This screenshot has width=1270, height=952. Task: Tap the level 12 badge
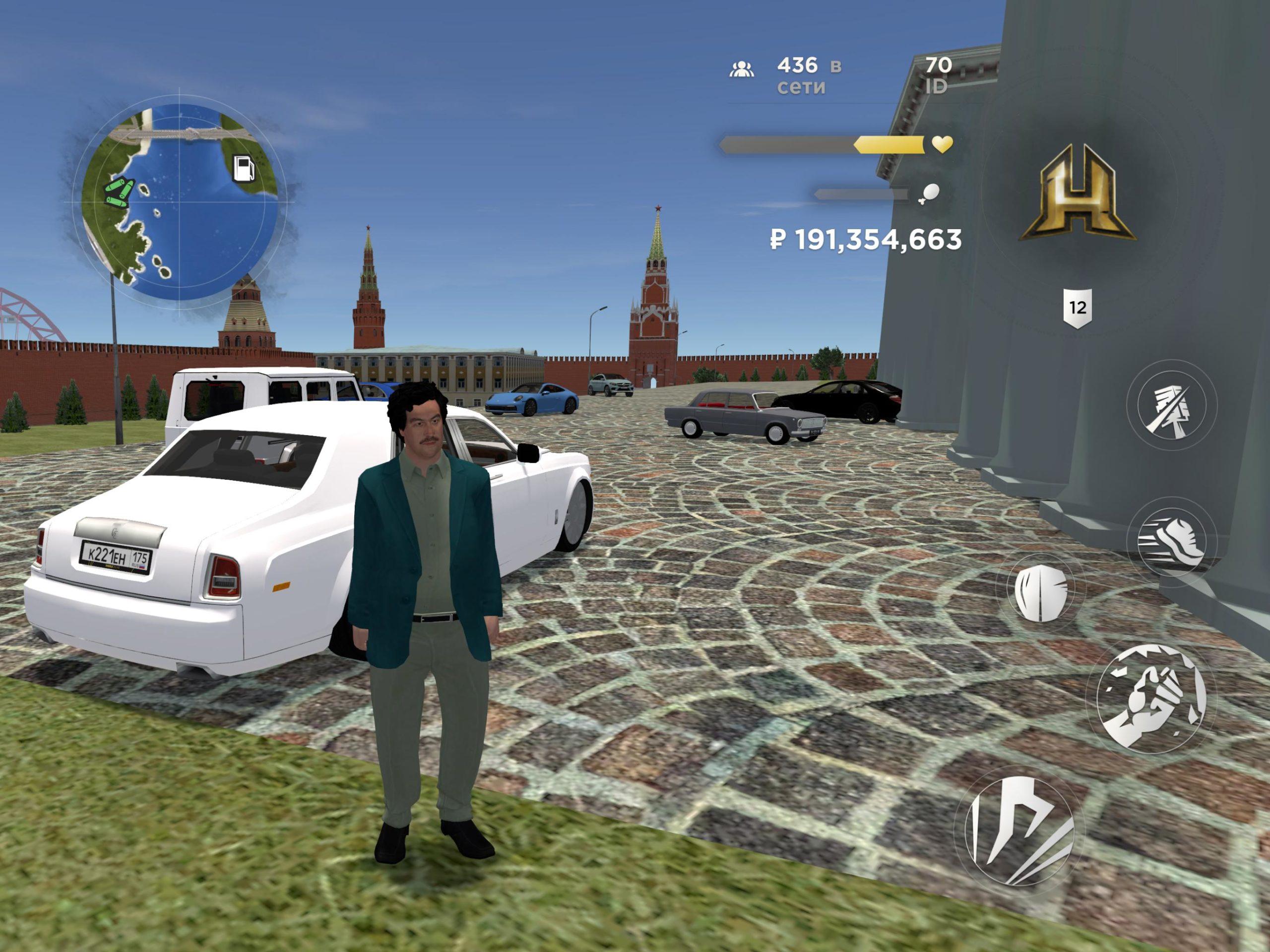(1077, 308)
